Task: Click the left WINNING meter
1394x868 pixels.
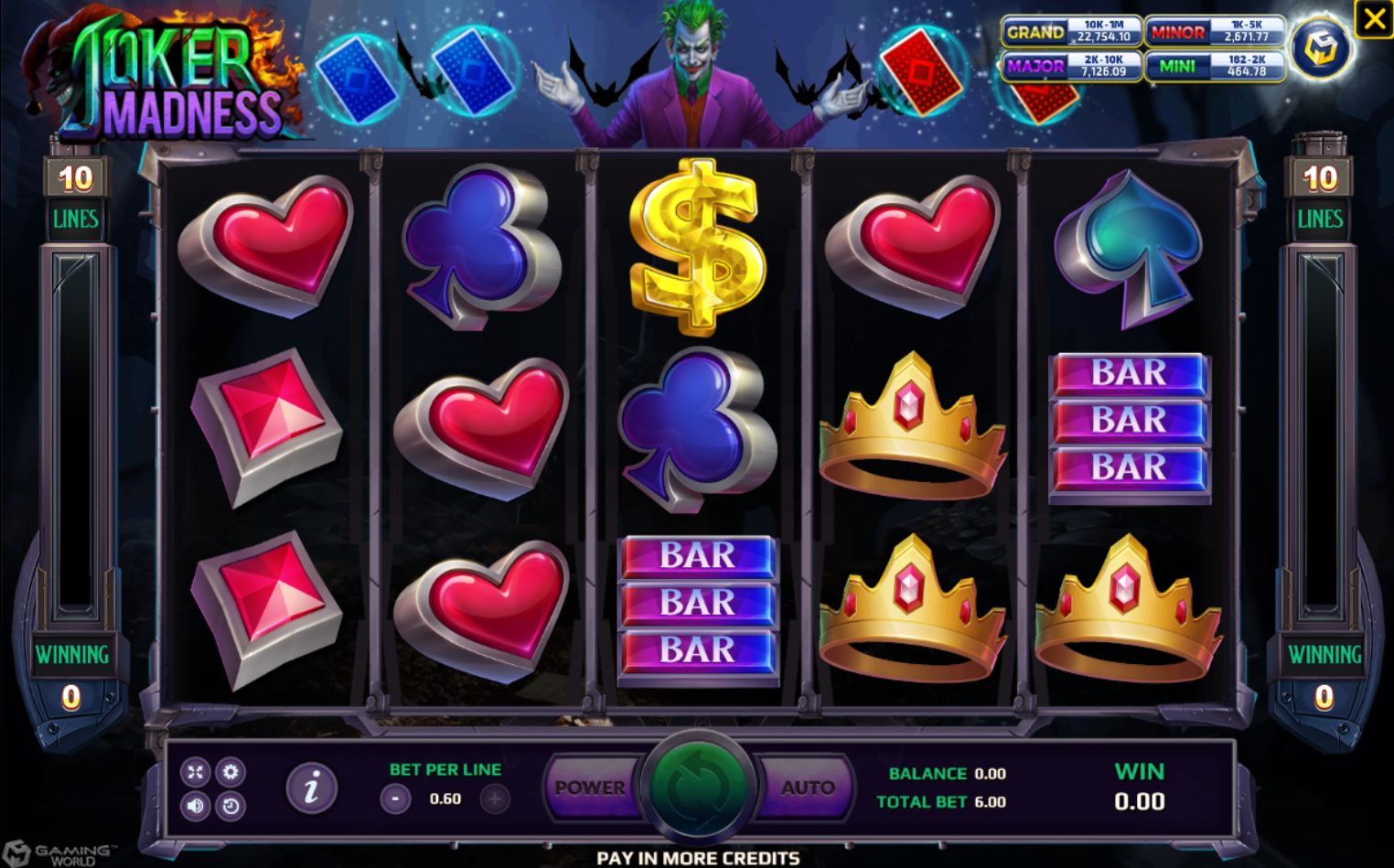Action: [74, 654]
